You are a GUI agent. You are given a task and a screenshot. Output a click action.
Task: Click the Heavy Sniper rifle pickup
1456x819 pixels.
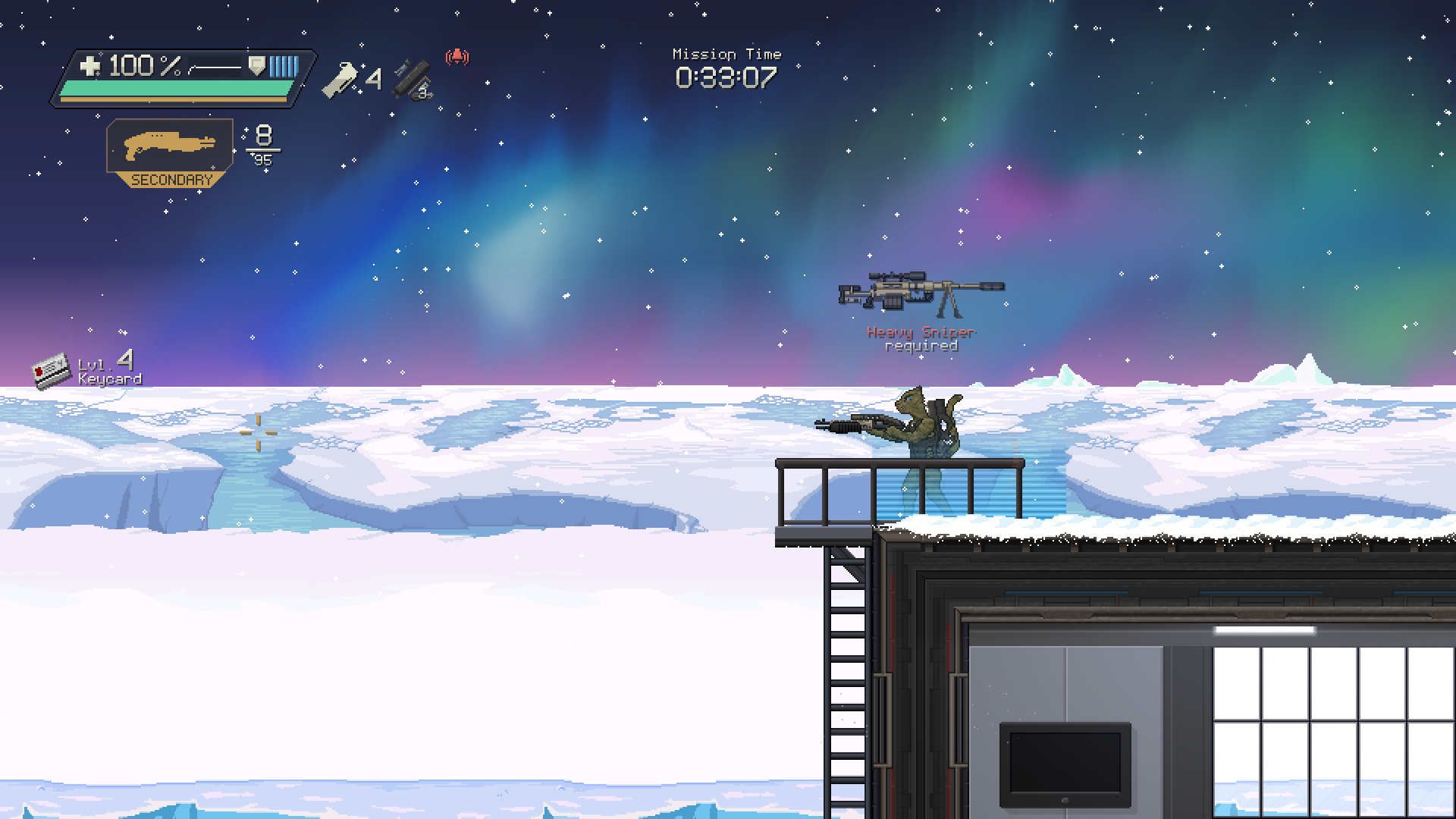(920, 292)
